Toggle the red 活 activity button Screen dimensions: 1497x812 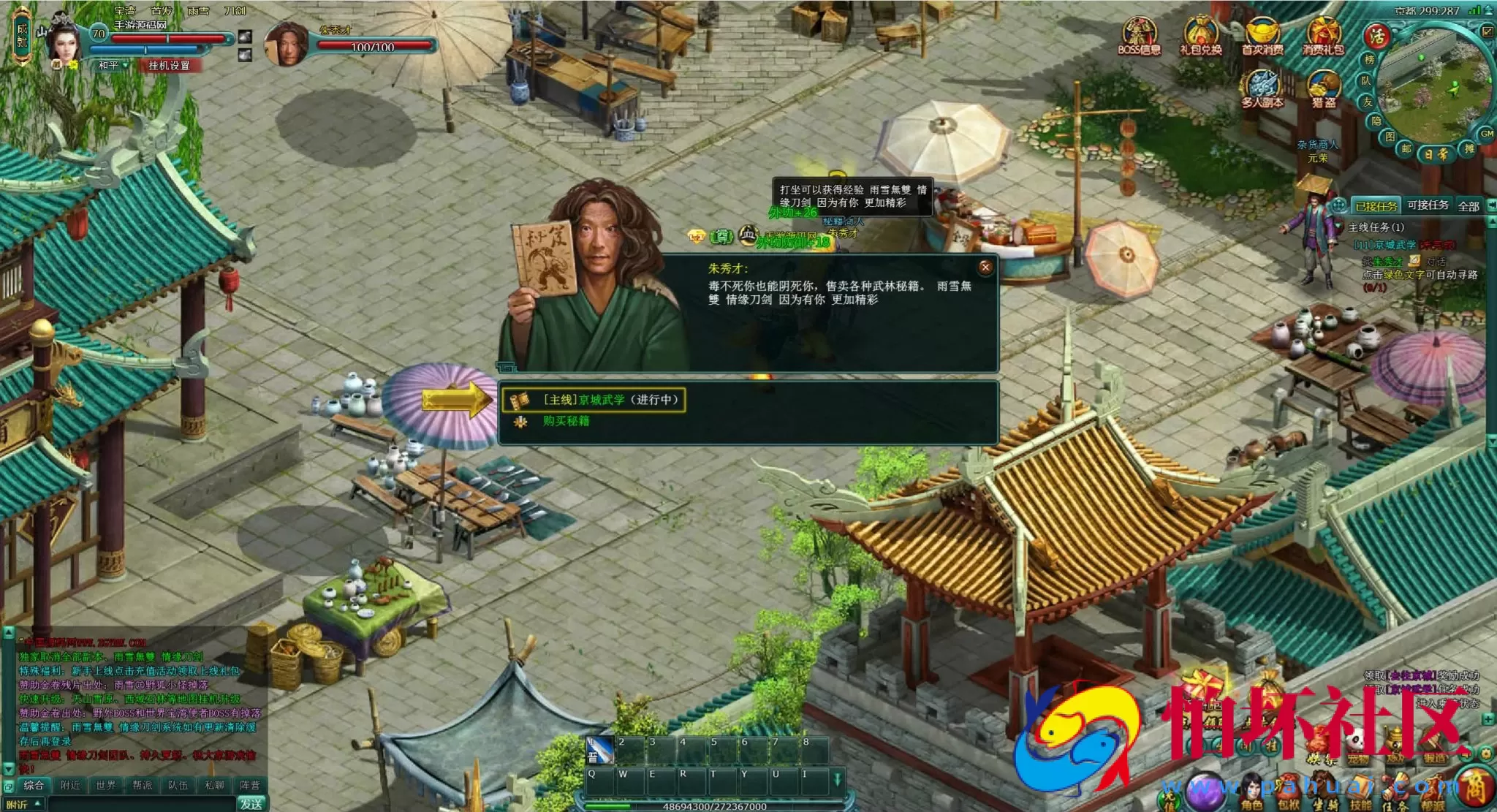point(1376,36)
